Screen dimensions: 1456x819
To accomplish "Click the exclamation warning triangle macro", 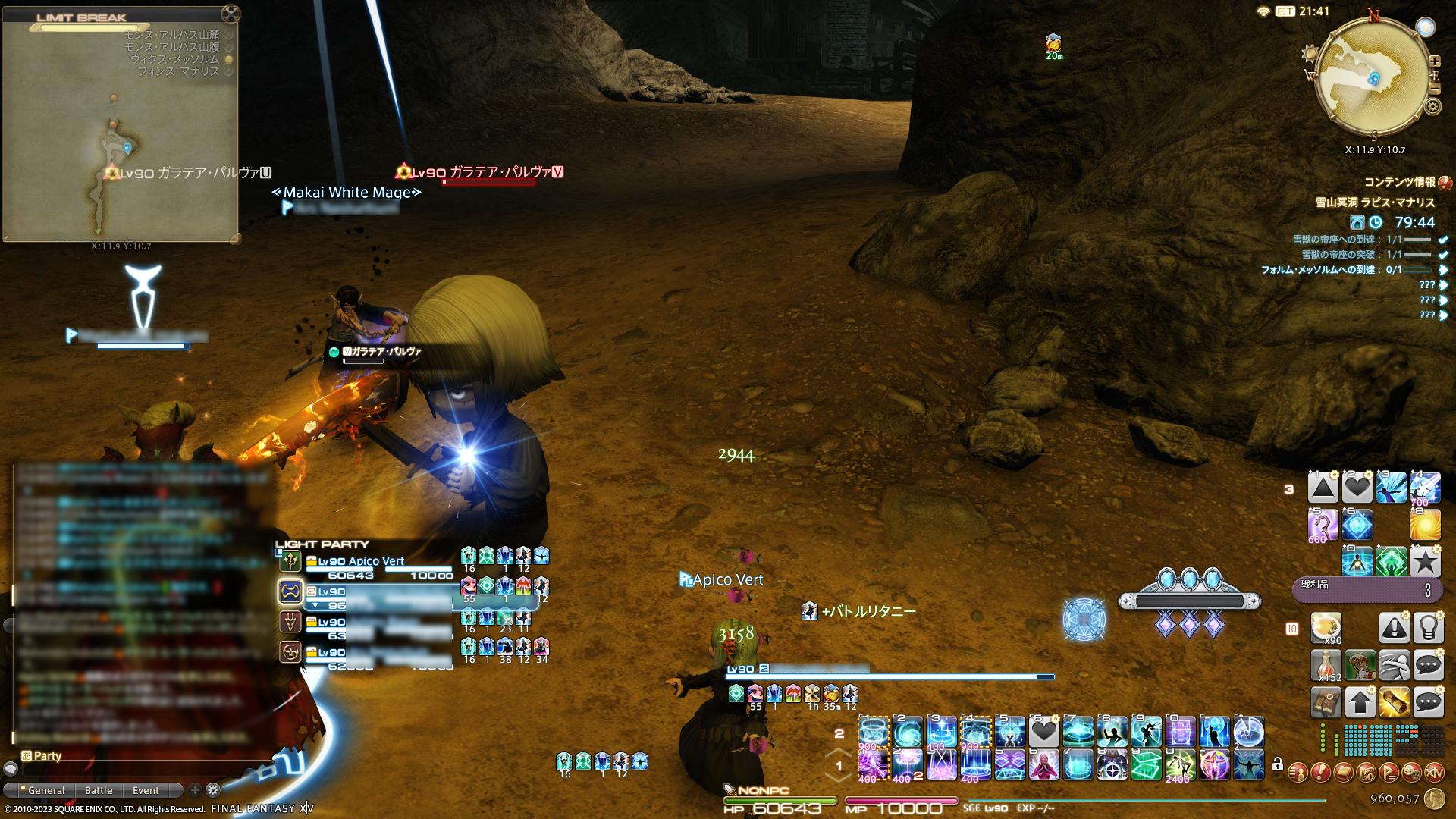I will [1394, 628].
